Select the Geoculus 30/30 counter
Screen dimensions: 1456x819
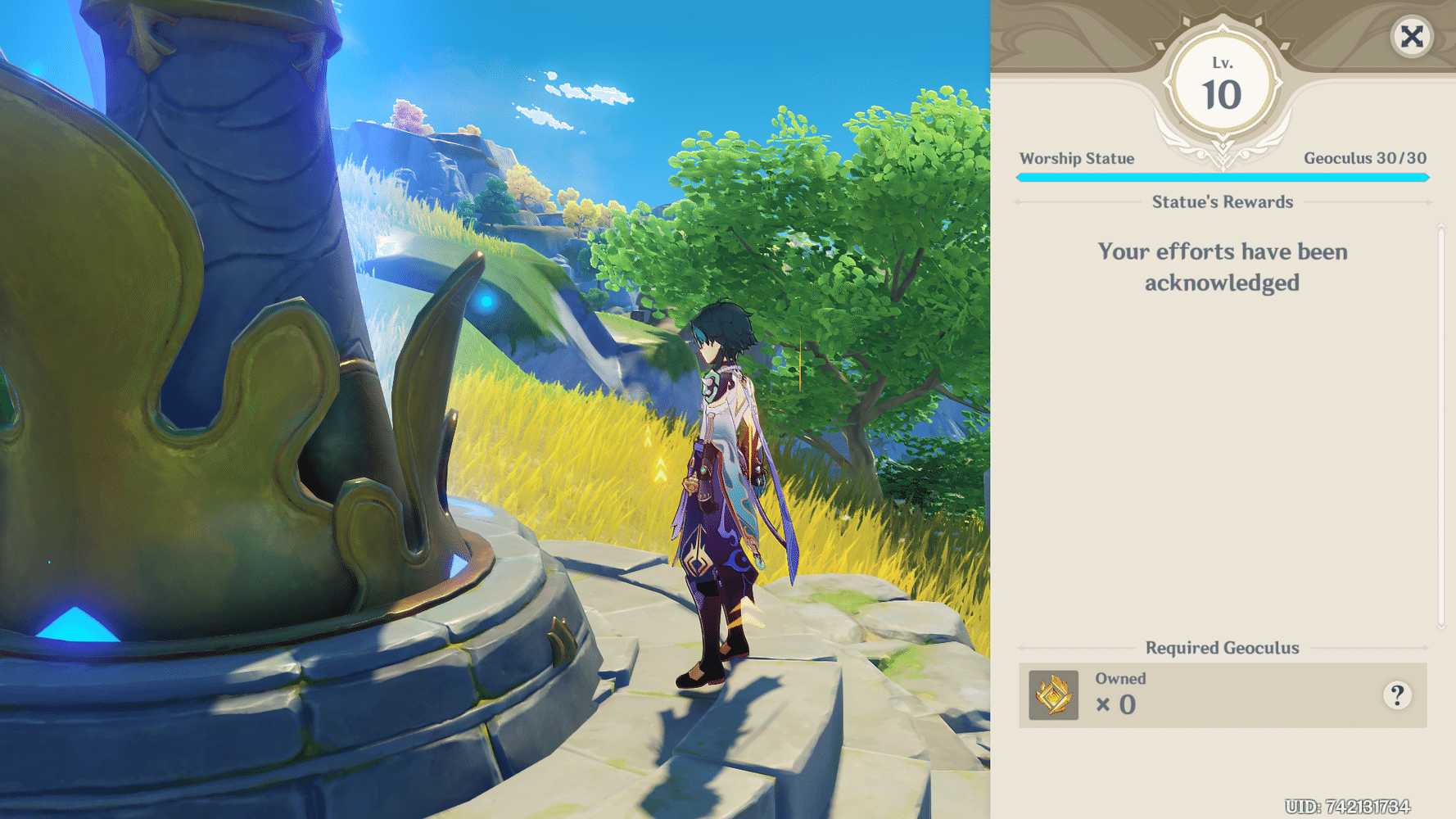[x=1364, y=158]
